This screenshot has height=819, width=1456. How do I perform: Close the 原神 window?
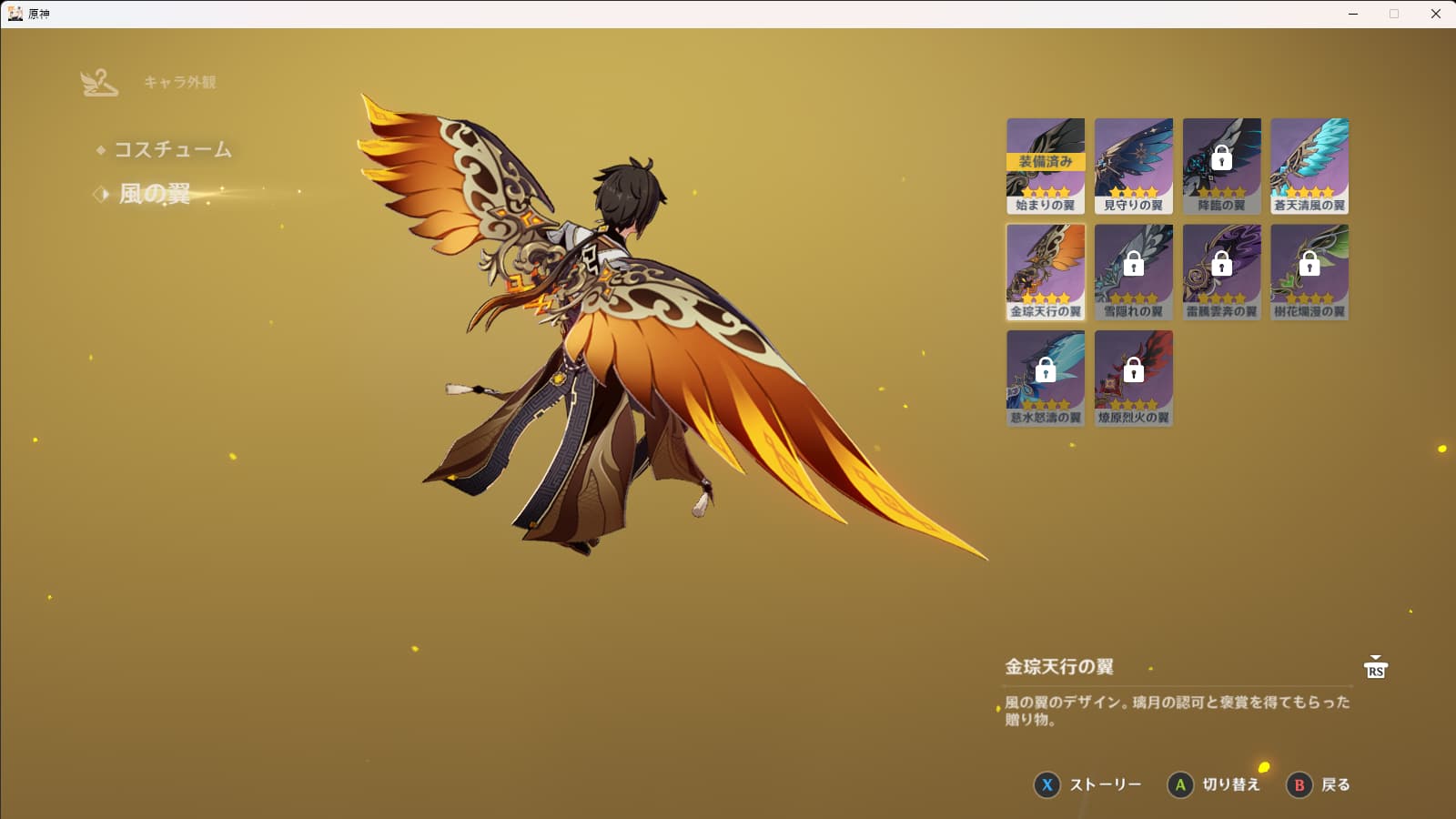[1436, 14]
